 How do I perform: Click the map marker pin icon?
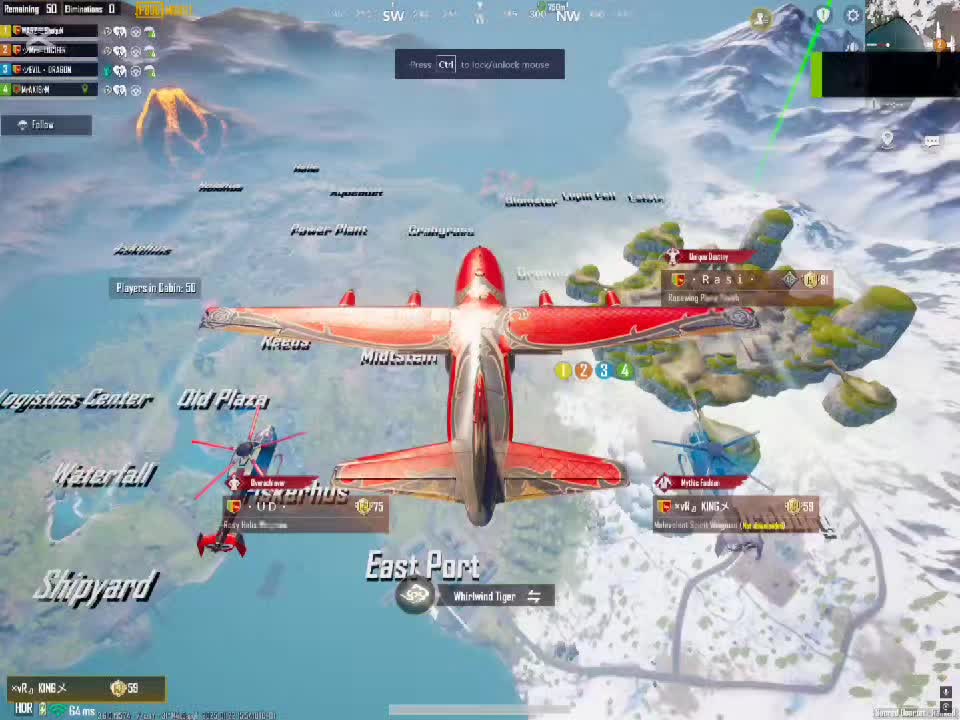click(x=887, y=139)
